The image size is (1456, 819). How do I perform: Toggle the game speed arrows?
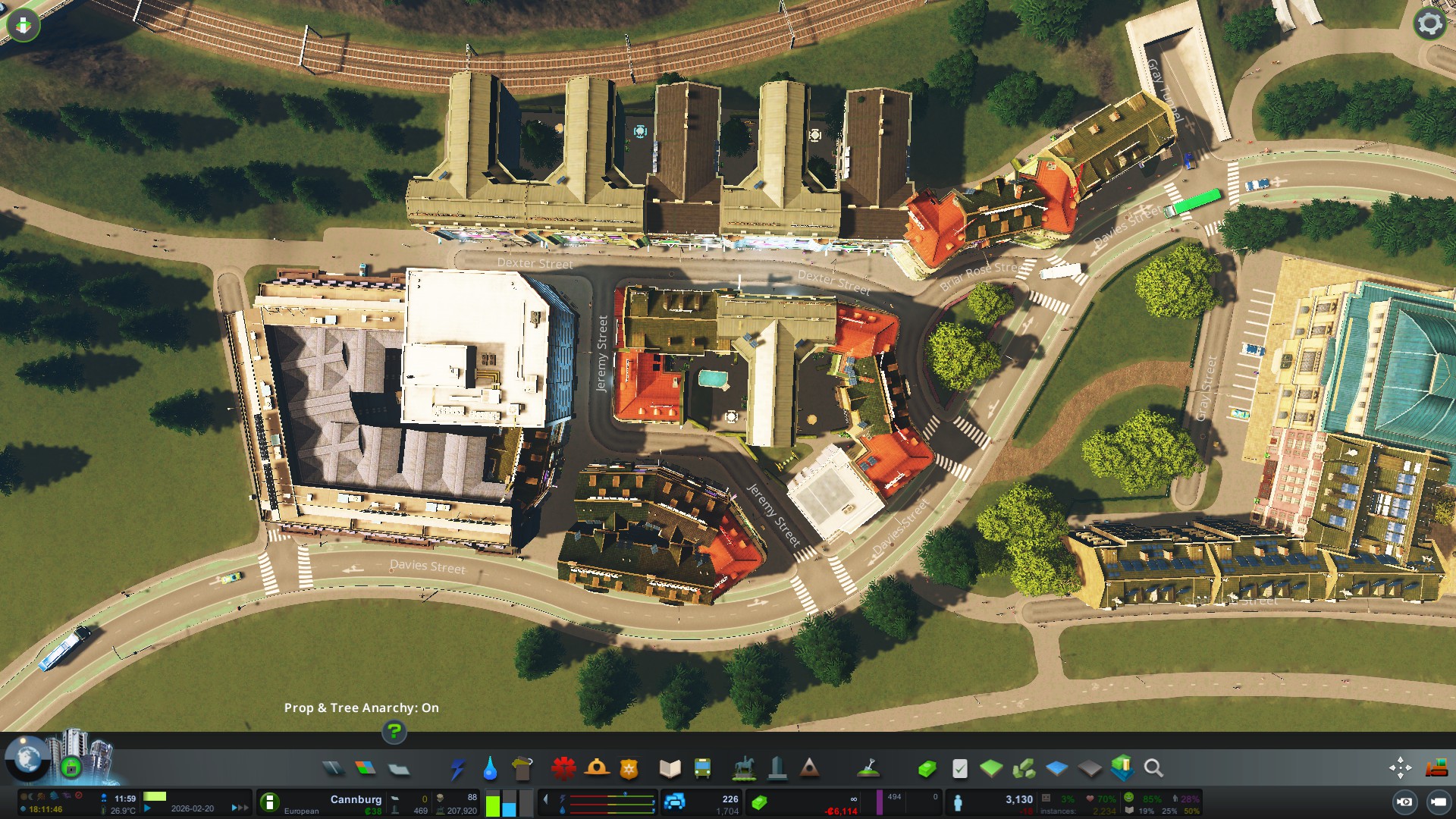(240, 808)
